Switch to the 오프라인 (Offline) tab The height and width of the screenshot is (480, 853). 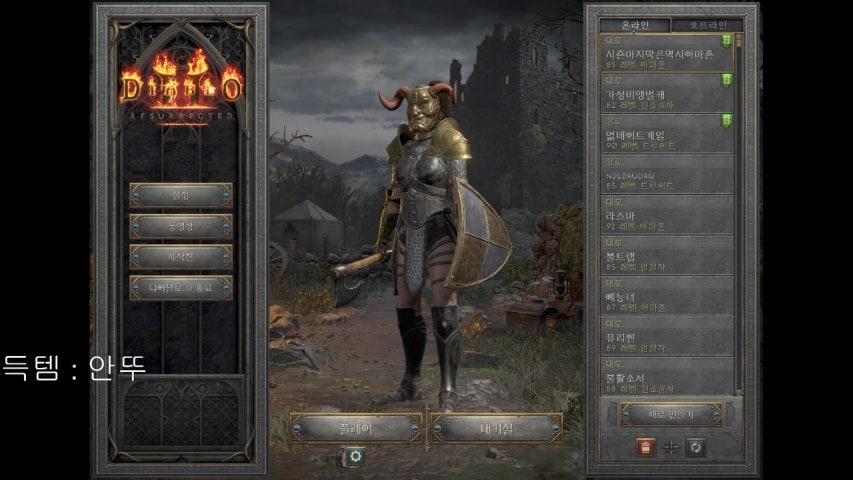pyautogui.click(x=706, y=25)
